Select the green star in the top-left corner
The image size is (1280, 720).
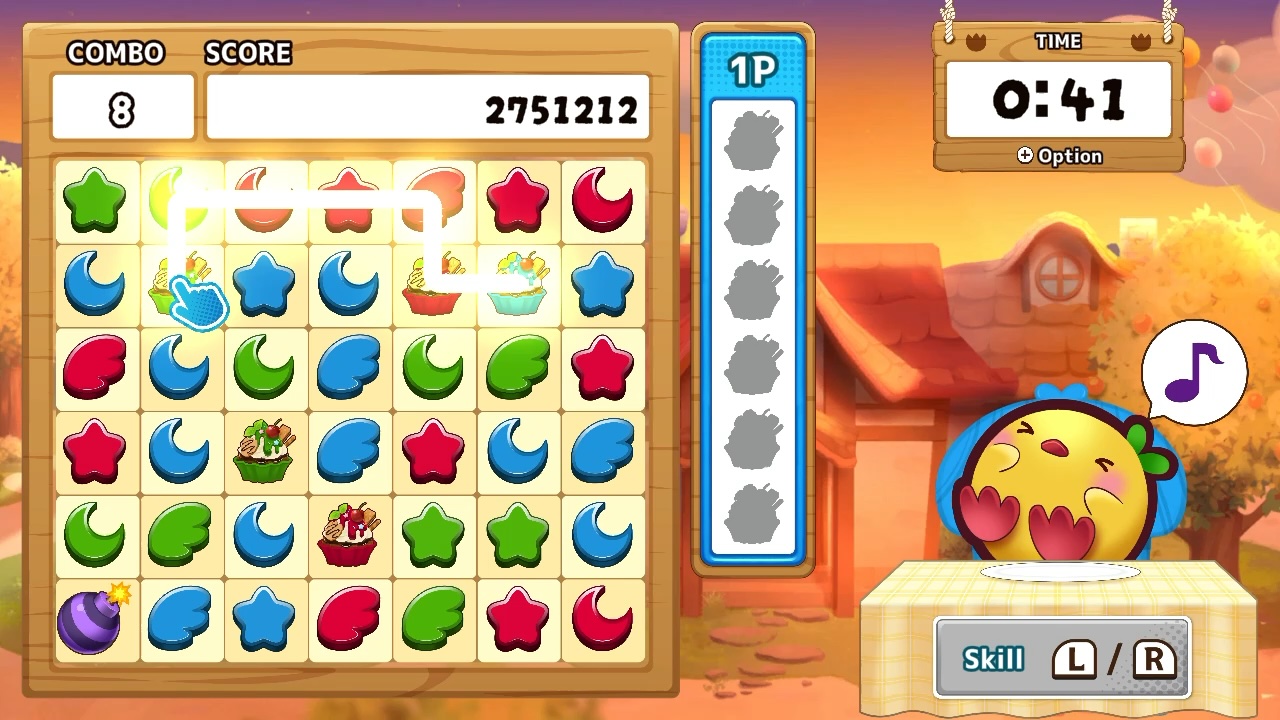tap(96, 198)
